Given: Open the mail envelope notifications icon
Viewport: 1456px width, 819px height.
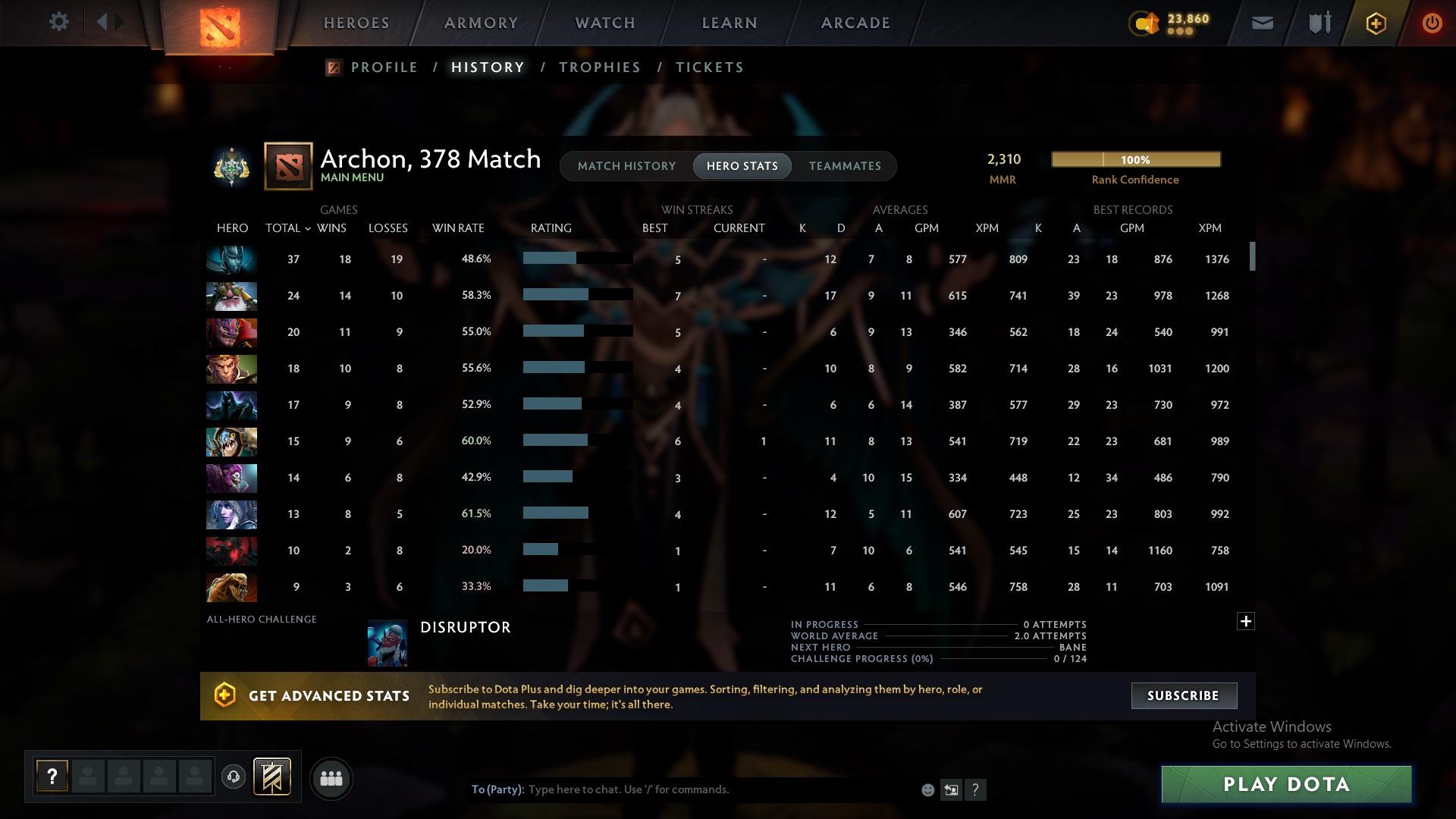Looking at the screenshot, I should [x=1261, y=23].
